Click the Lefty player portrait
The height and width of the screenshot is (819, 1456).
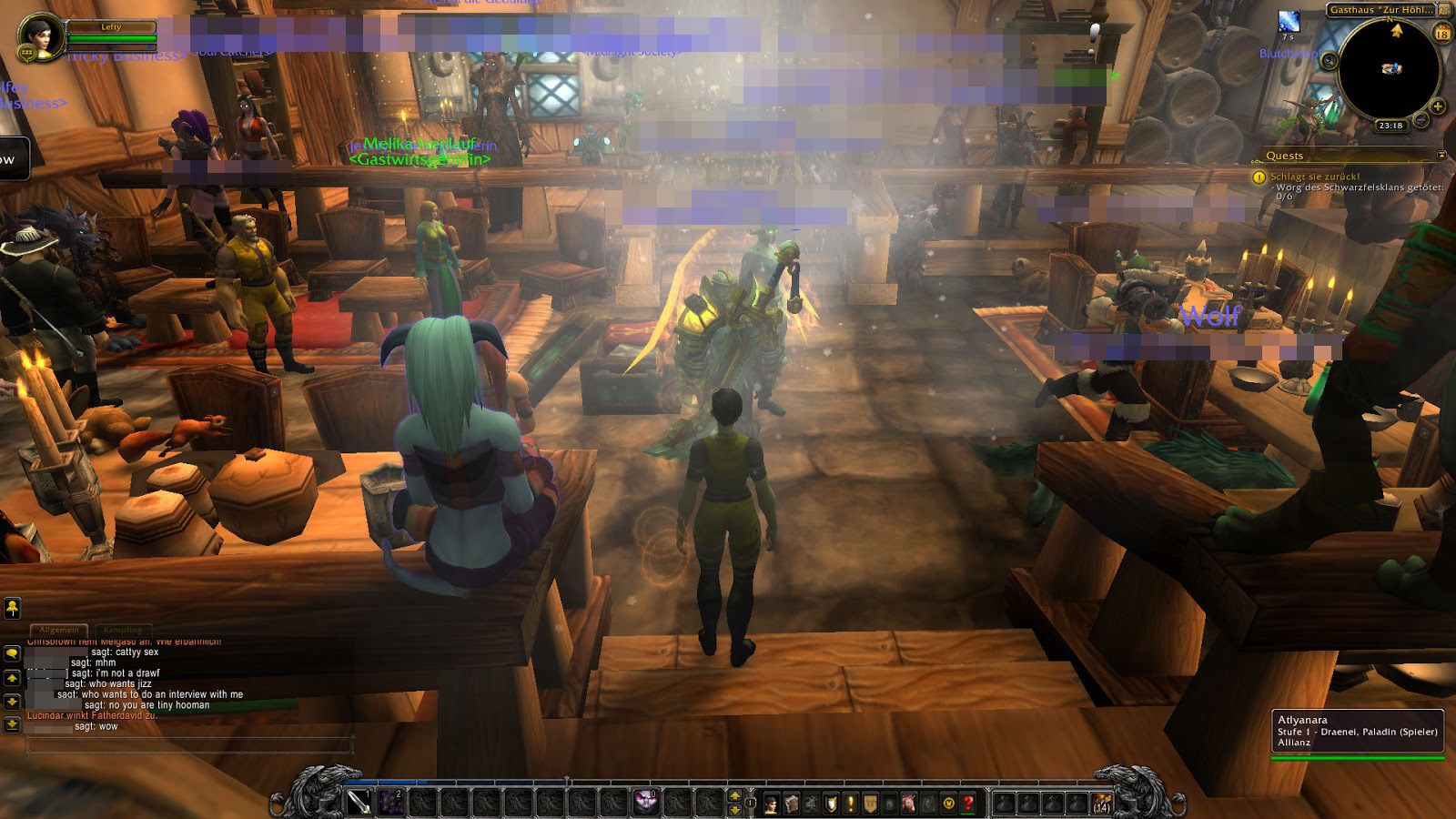(x=42, y=35)
